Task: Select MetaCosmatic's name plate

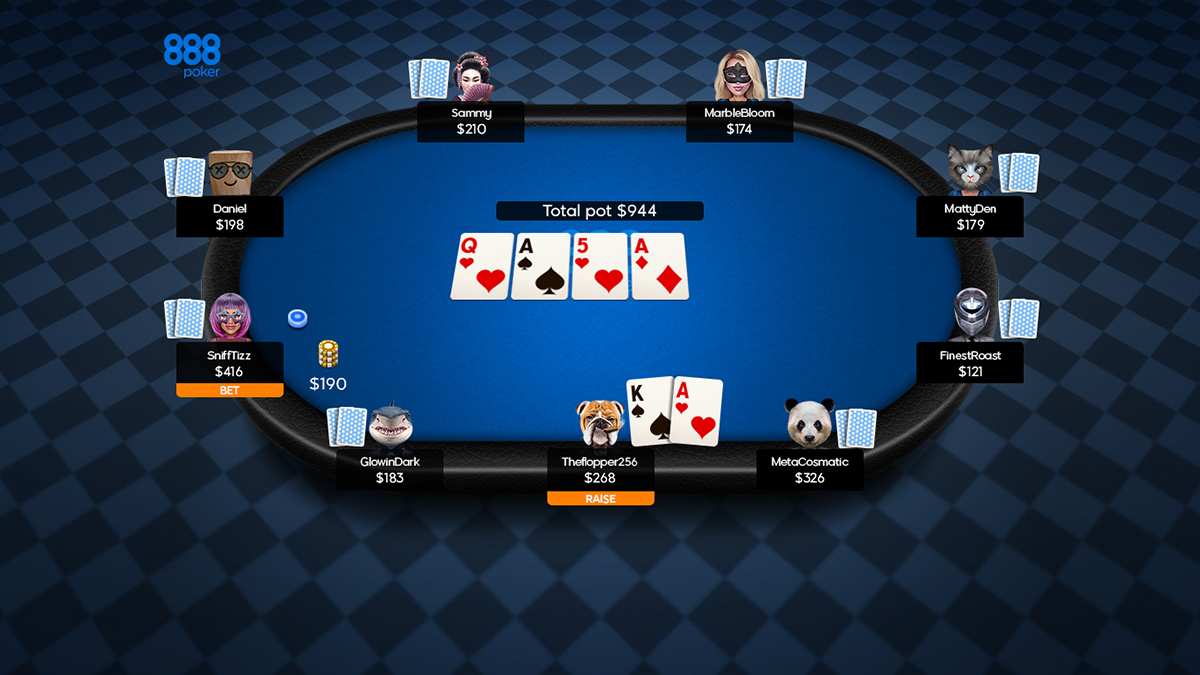Action: pyautogui.click(x=809, y=469)
